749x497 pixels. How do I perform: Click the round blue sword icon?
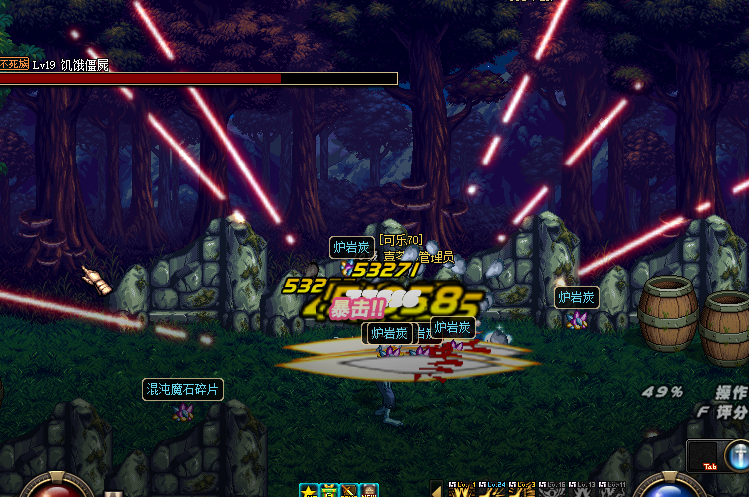click(x=738, y=456)
